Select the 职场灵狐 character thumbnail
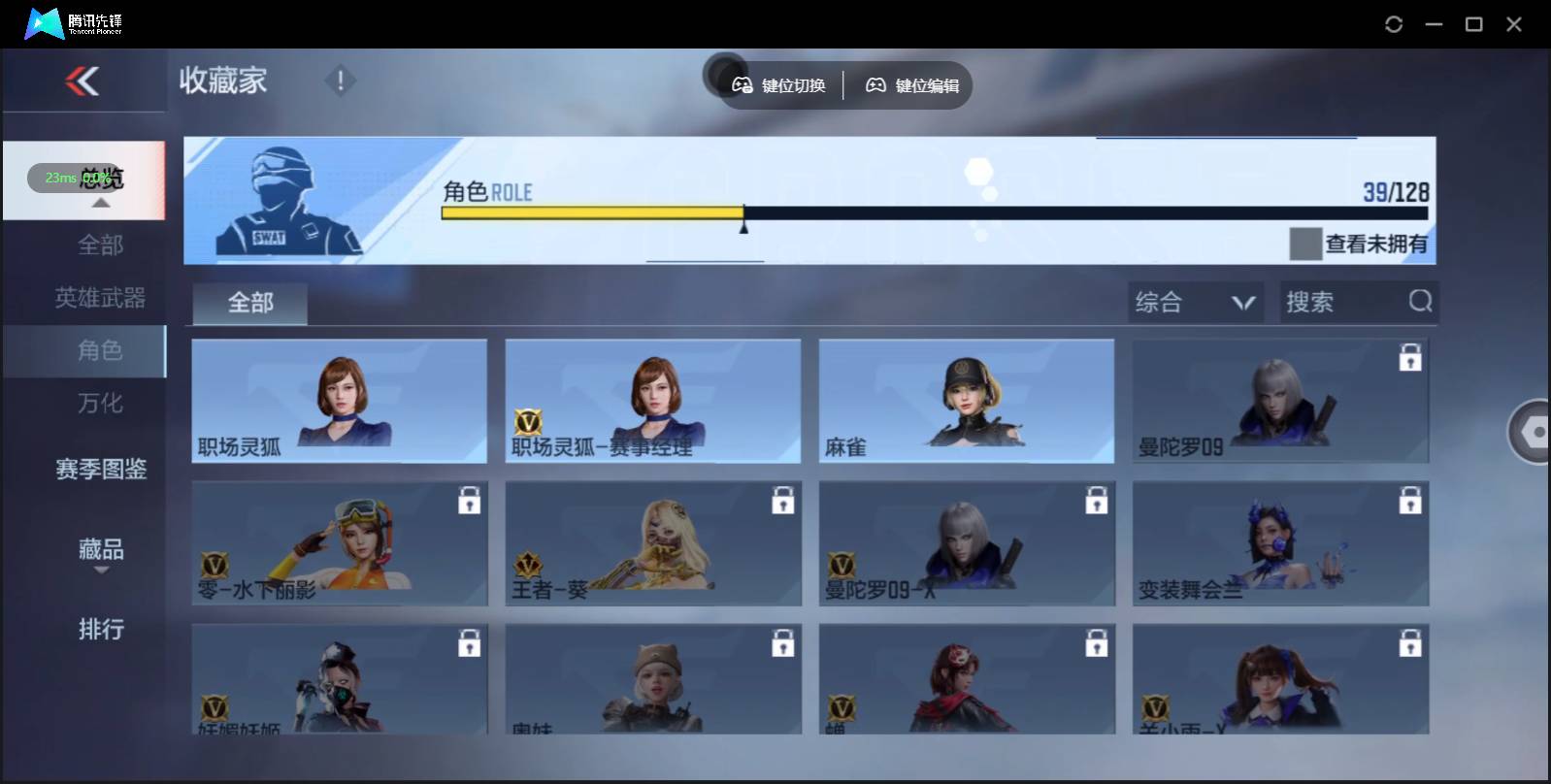1551x784 pixels. tap(340, 401)
